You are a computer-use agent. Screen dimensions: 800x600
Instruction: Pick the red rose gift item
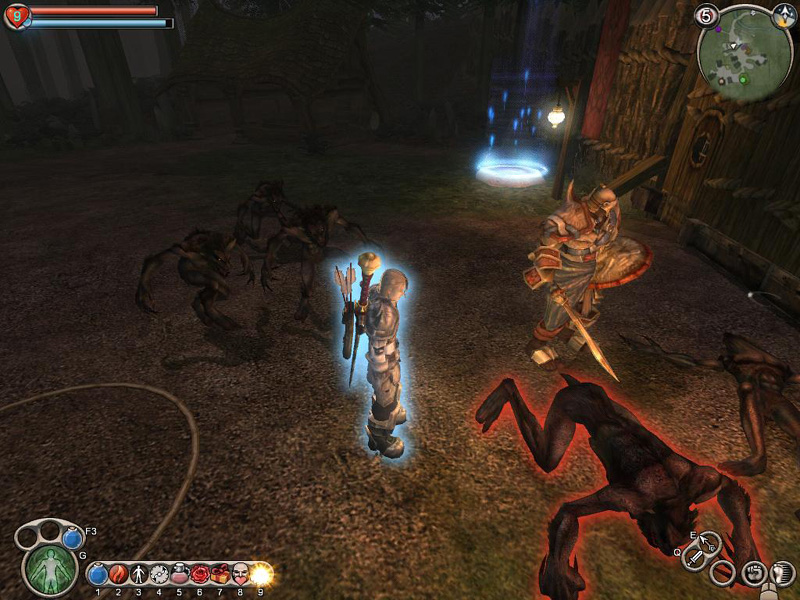[x=199, y=575]
